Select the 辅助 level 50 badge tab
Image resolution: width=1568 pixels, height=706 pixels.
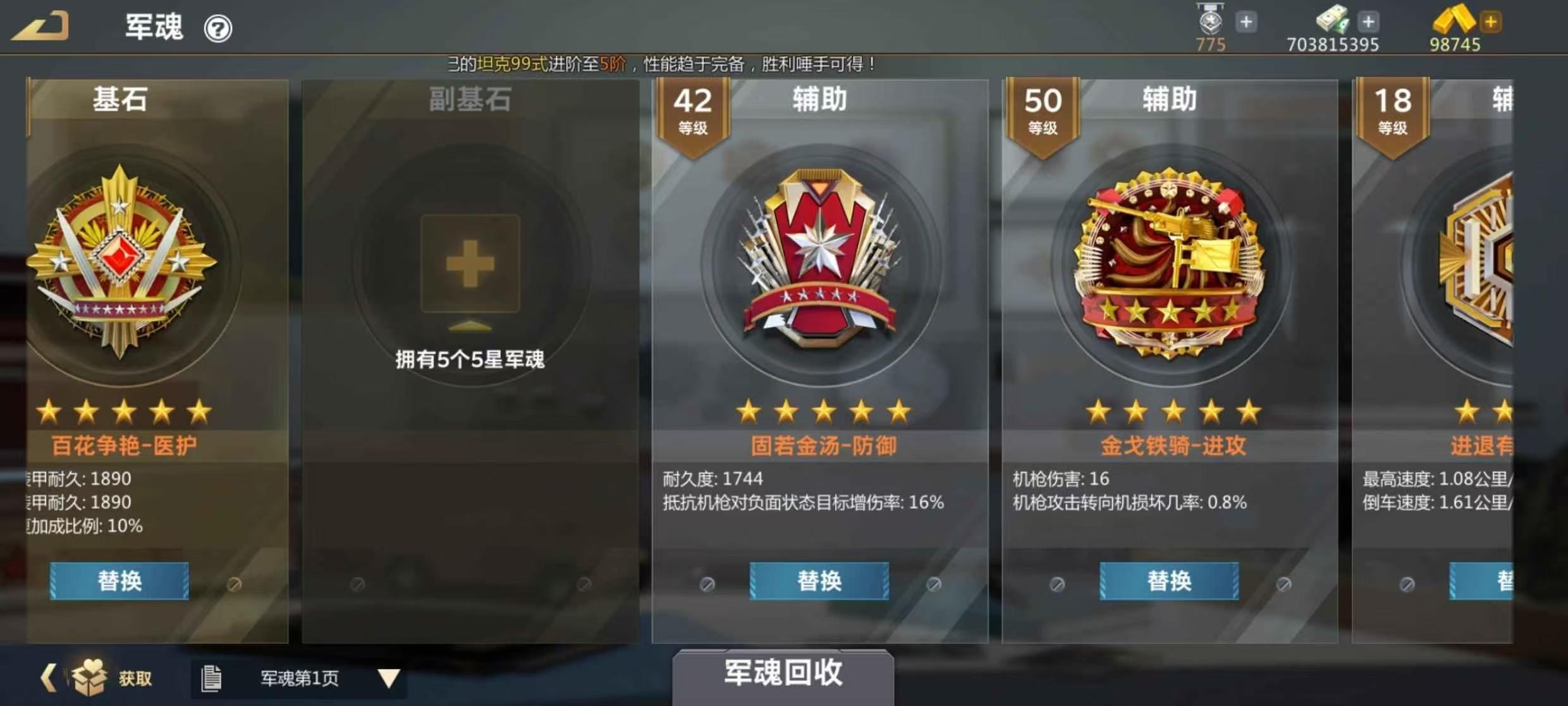click(1042, 111)
